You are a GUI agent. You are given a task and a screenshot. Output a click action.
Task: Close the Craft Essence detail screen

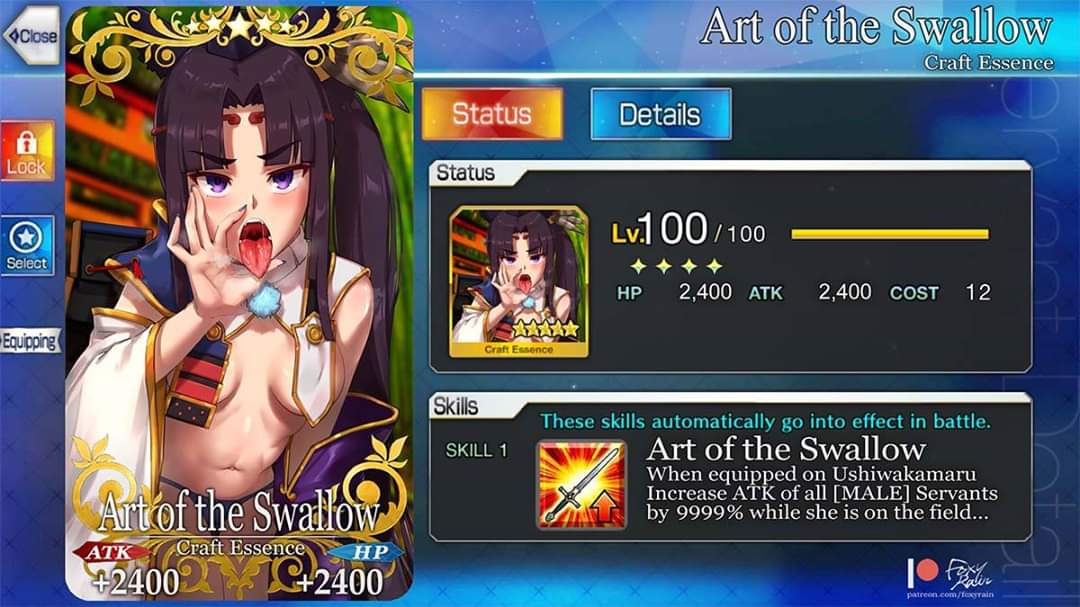(31, 36)
